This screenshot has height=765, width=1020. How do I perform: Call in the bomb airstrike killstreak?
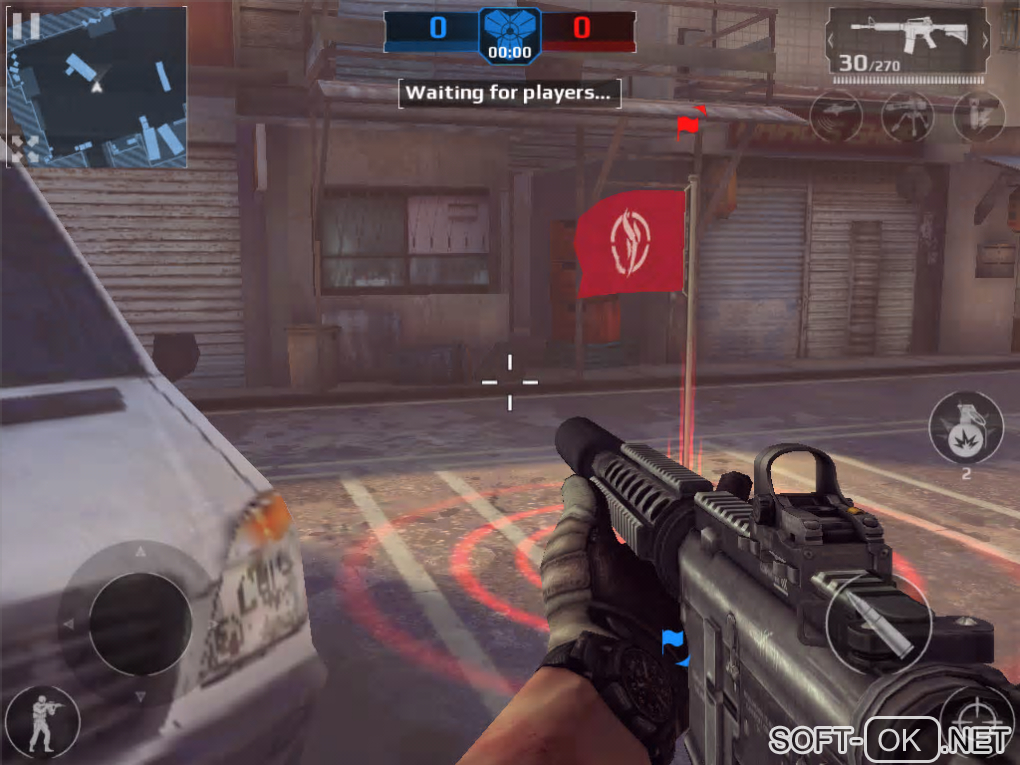[979, 117]
